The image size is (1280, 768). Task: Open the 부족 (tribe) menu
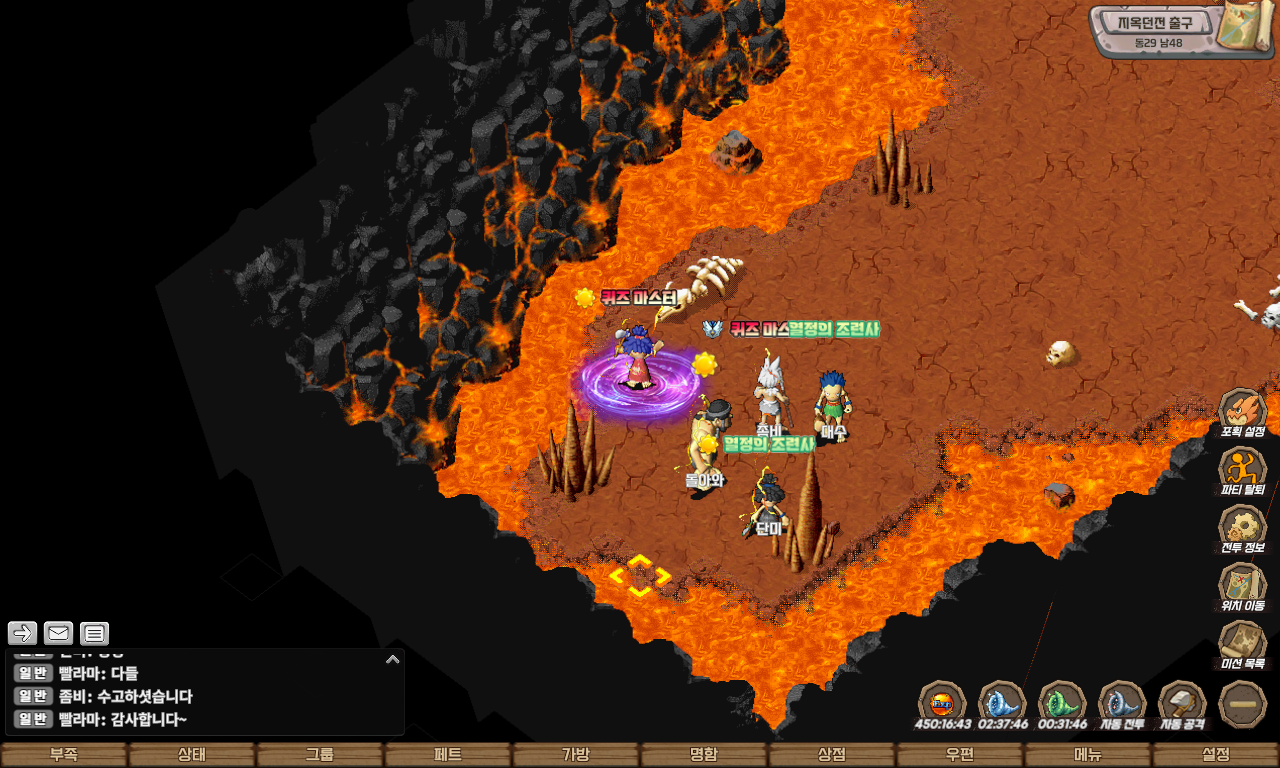click(x=64, y=755)
